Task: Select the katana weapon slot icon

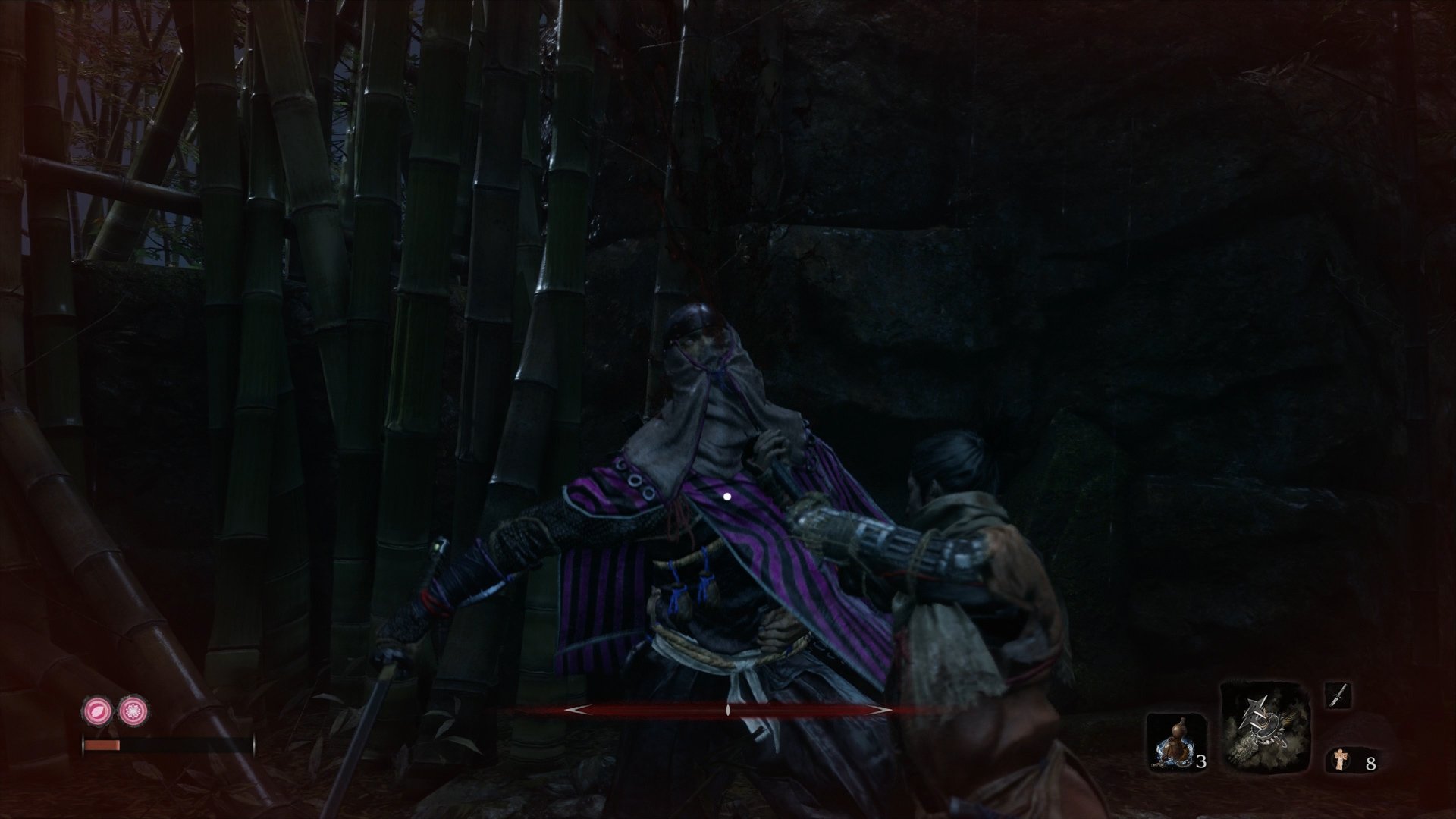Action: pyautogui.click(x=1339, y=696)
